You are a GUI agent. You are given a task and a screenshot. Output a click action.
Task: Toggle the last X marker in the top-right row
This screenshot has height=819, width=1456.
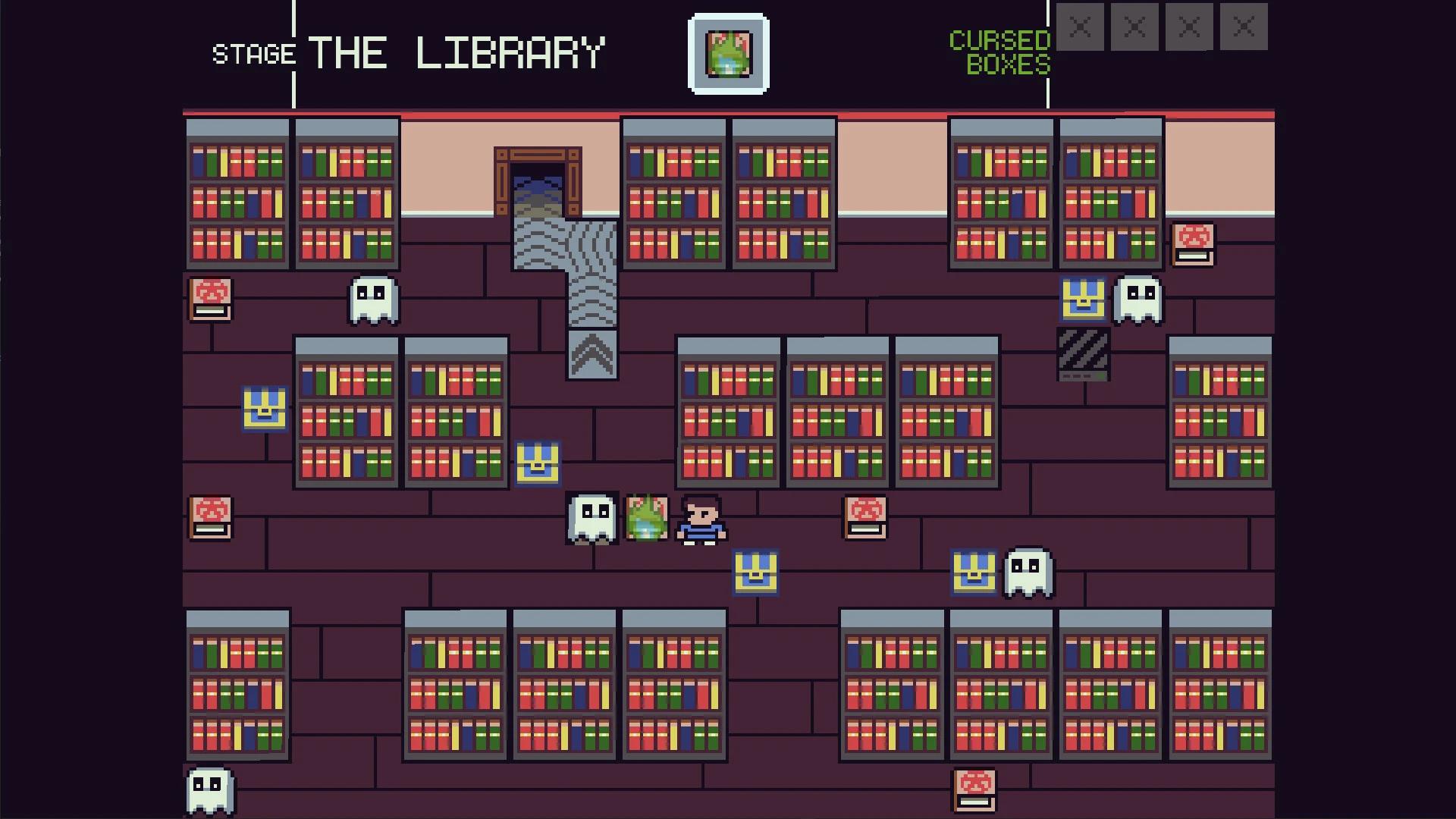pyautogui.click(x=1244, y=27)
